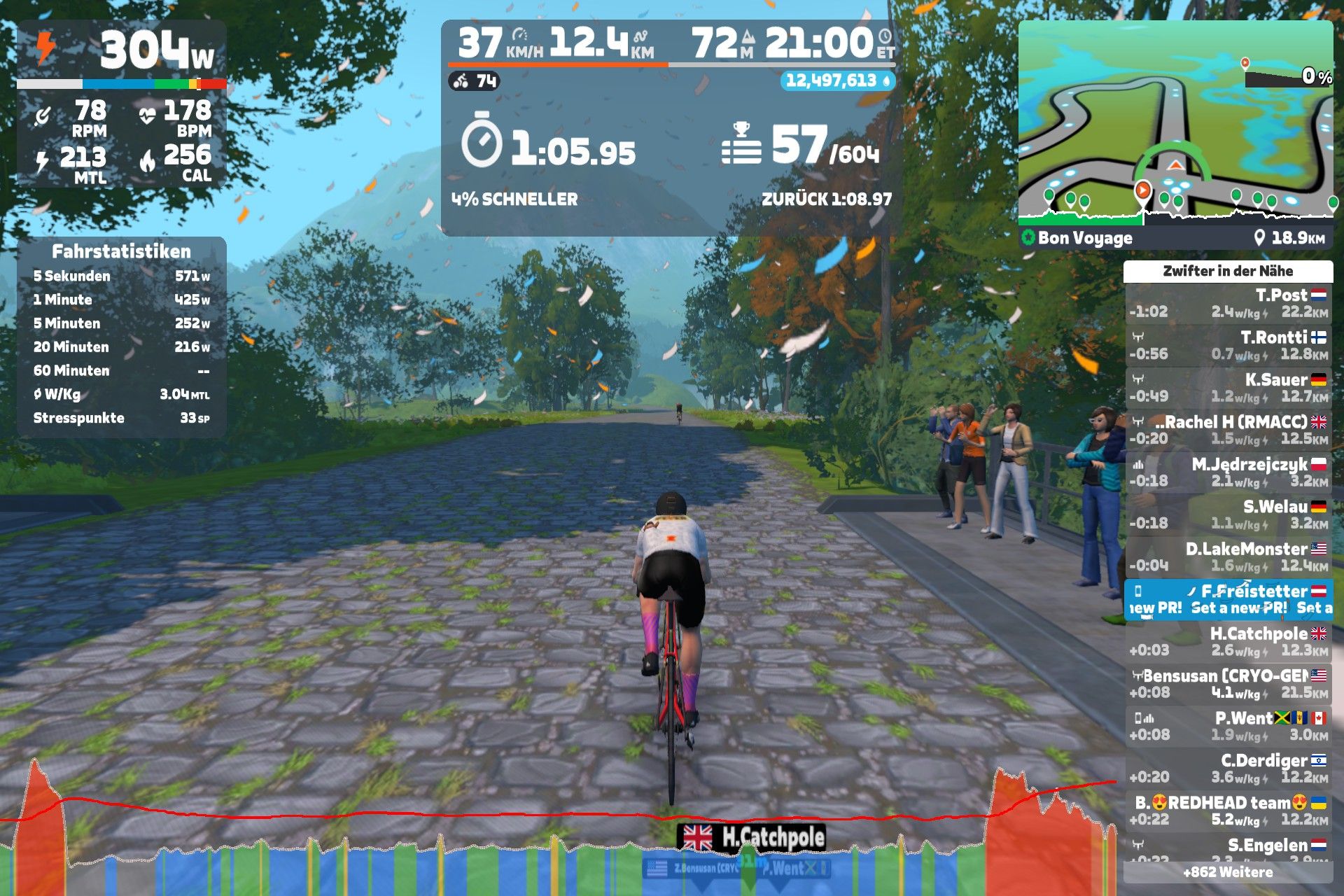1344x896 pixels.
Task: Pick Rachel H (RMACC) from nearby riders
Action: click(1228, 430)
